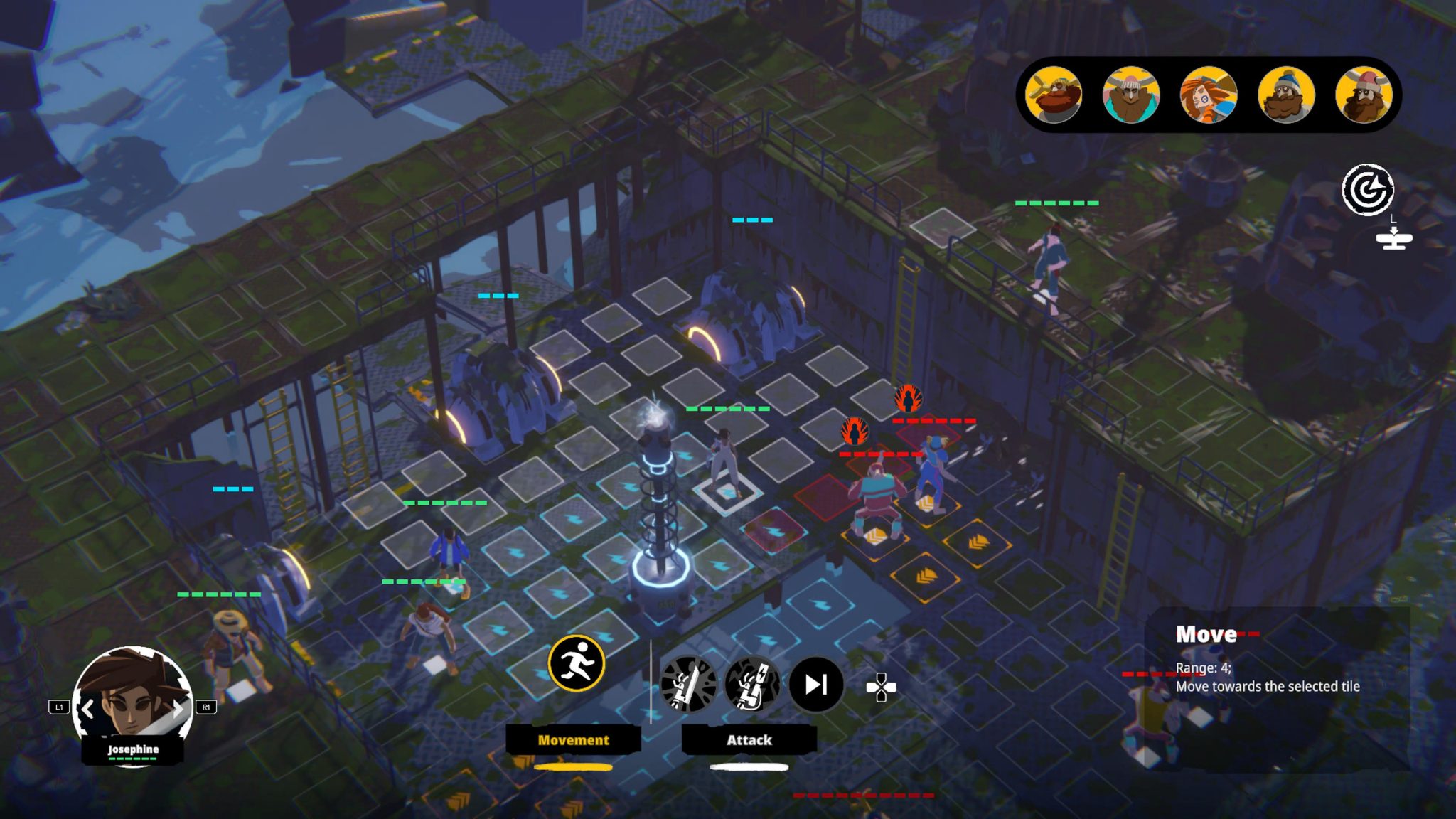Choose the red horned-hat viking turn portrait
This screenshot has width=1456, height=819.
[x=1364, y=95]
